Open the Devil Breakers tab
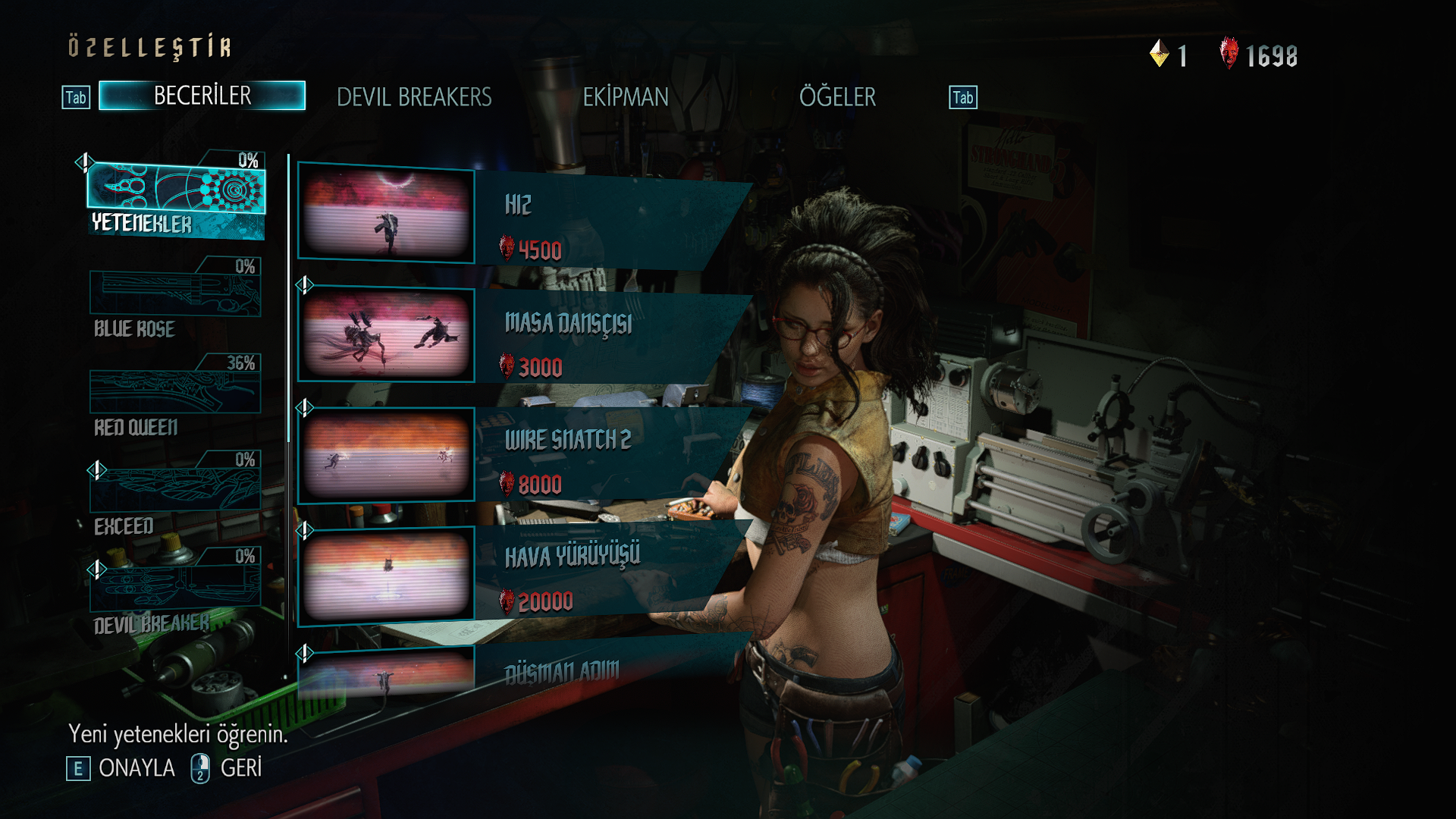 (x=414, y=97)
